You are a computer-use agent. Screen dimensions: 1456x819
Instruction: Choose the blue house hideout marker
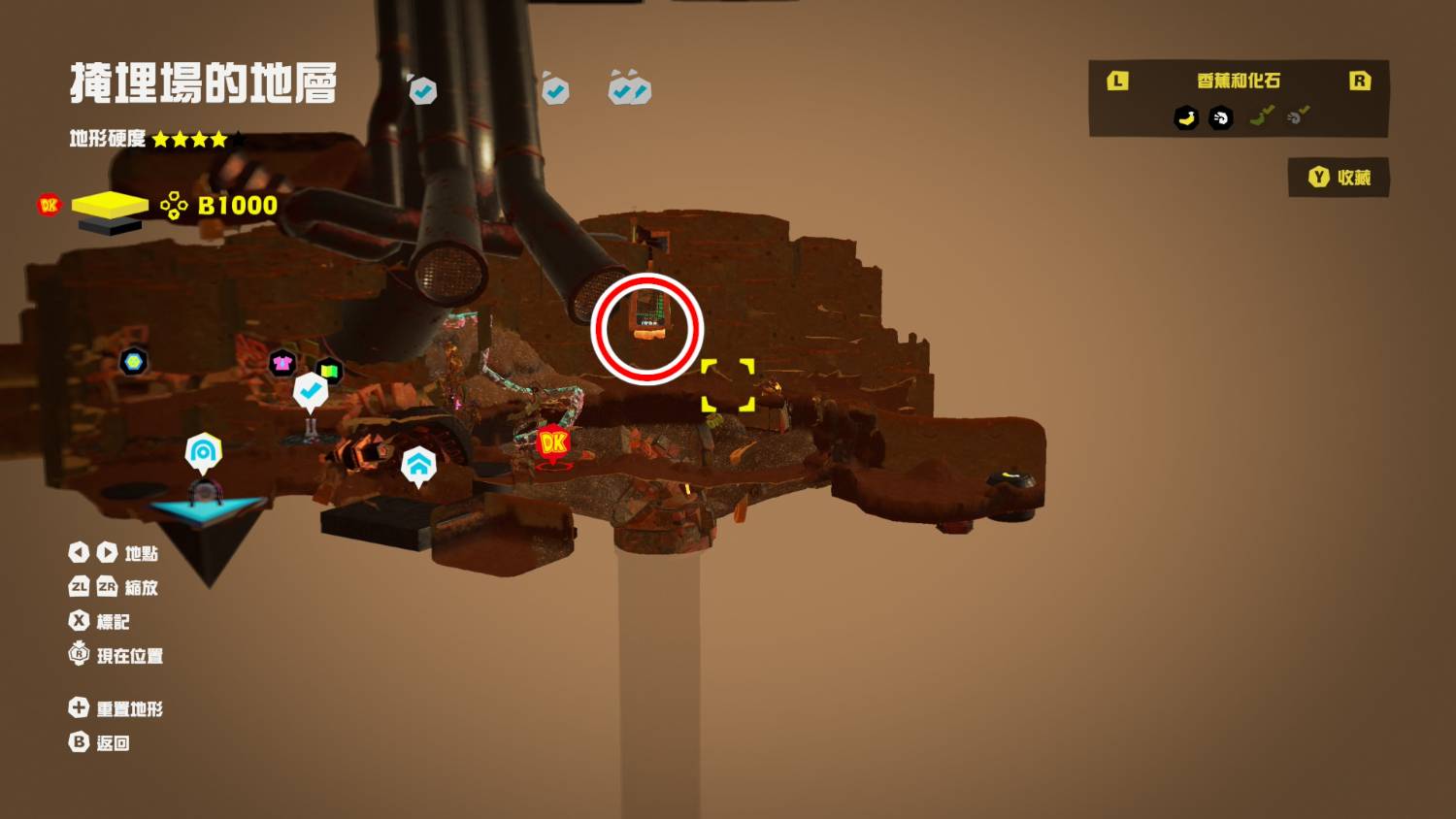418,465
